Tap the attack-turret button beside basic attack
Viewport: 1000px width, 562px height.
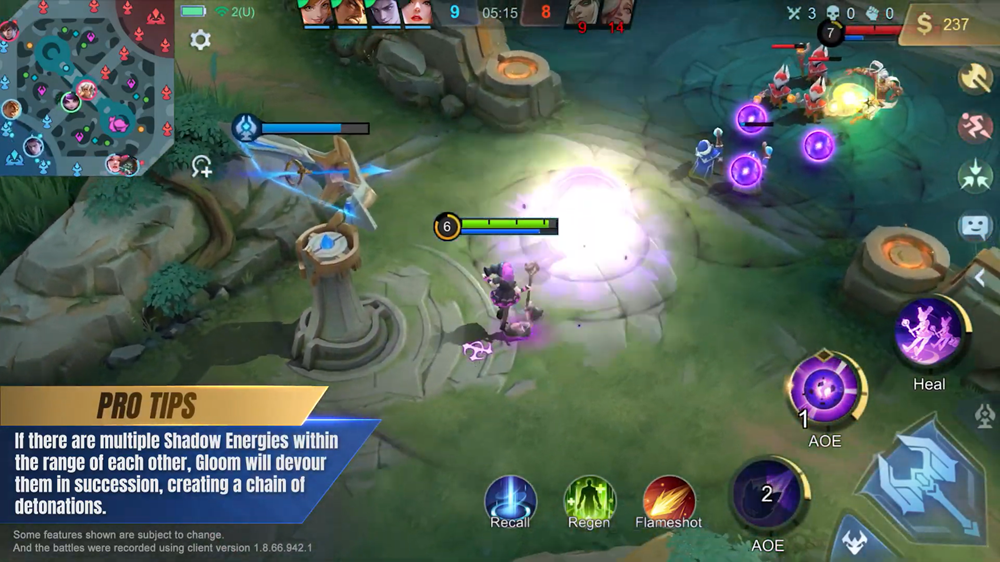(x=986, y=413)
